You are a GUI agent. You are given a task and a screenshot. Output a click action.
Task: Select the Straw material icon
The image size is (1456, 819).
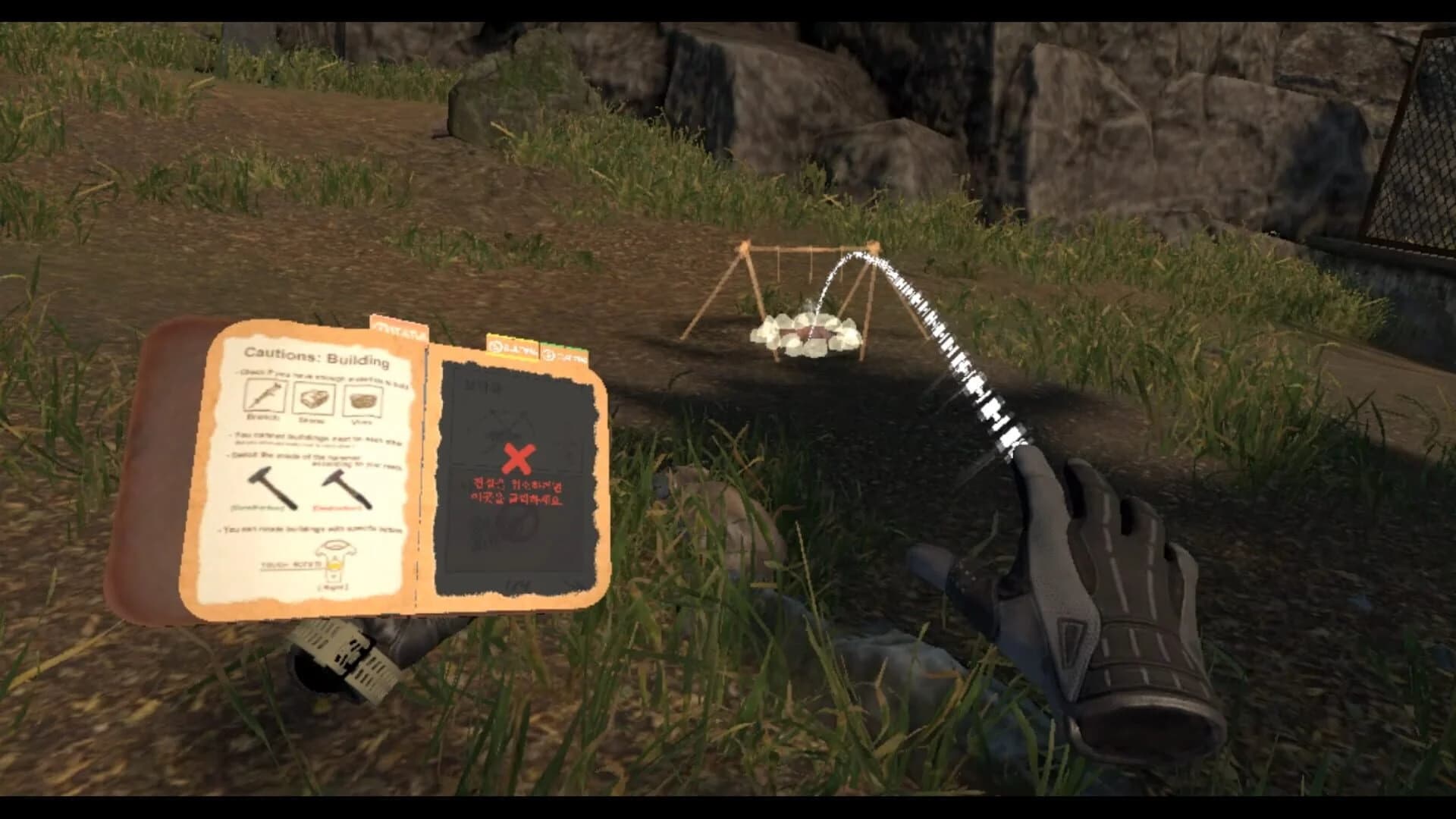[x=315, y=399]
